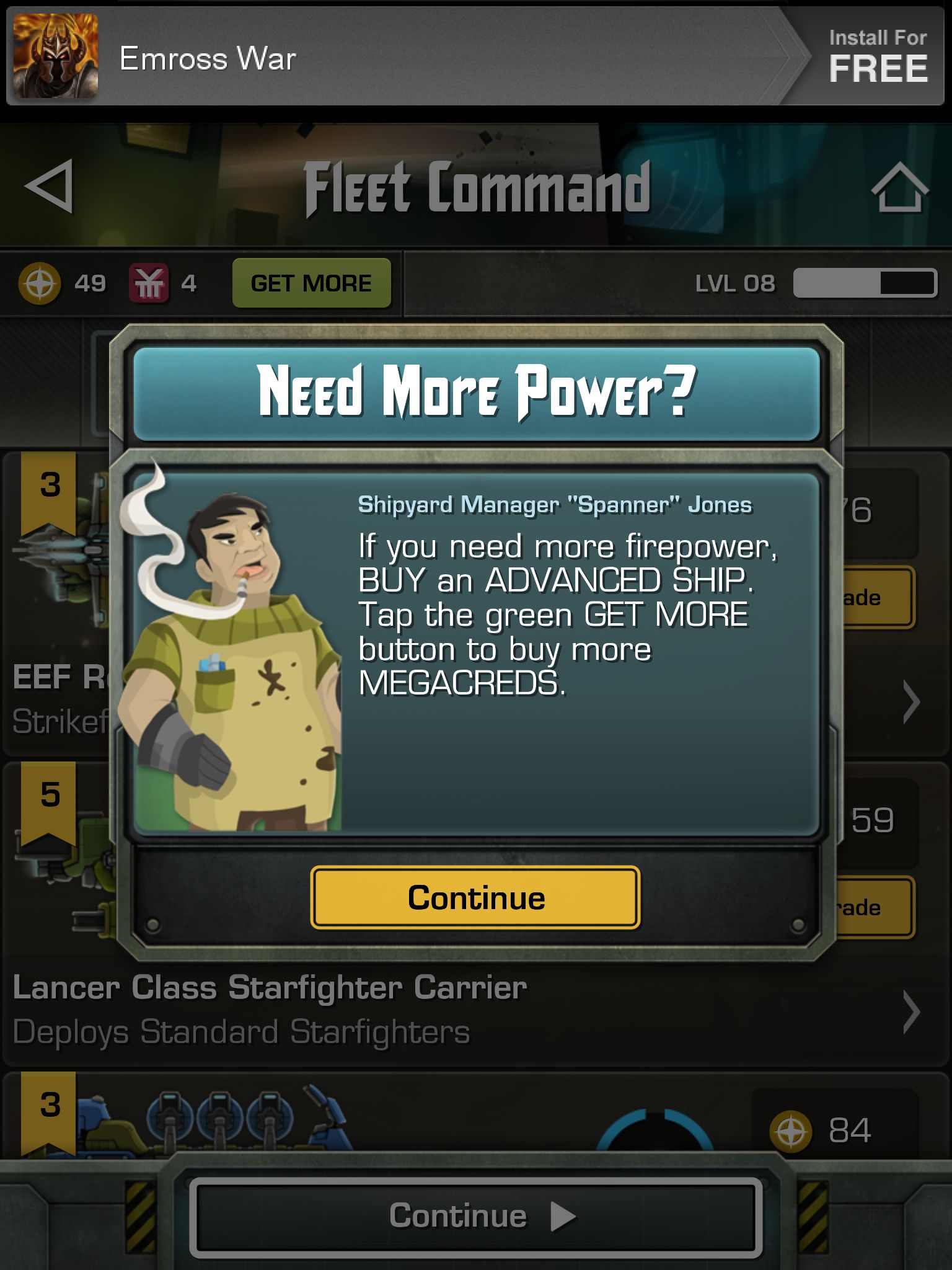
Task: Go back with the left arrow
Action: click(50, 186)
